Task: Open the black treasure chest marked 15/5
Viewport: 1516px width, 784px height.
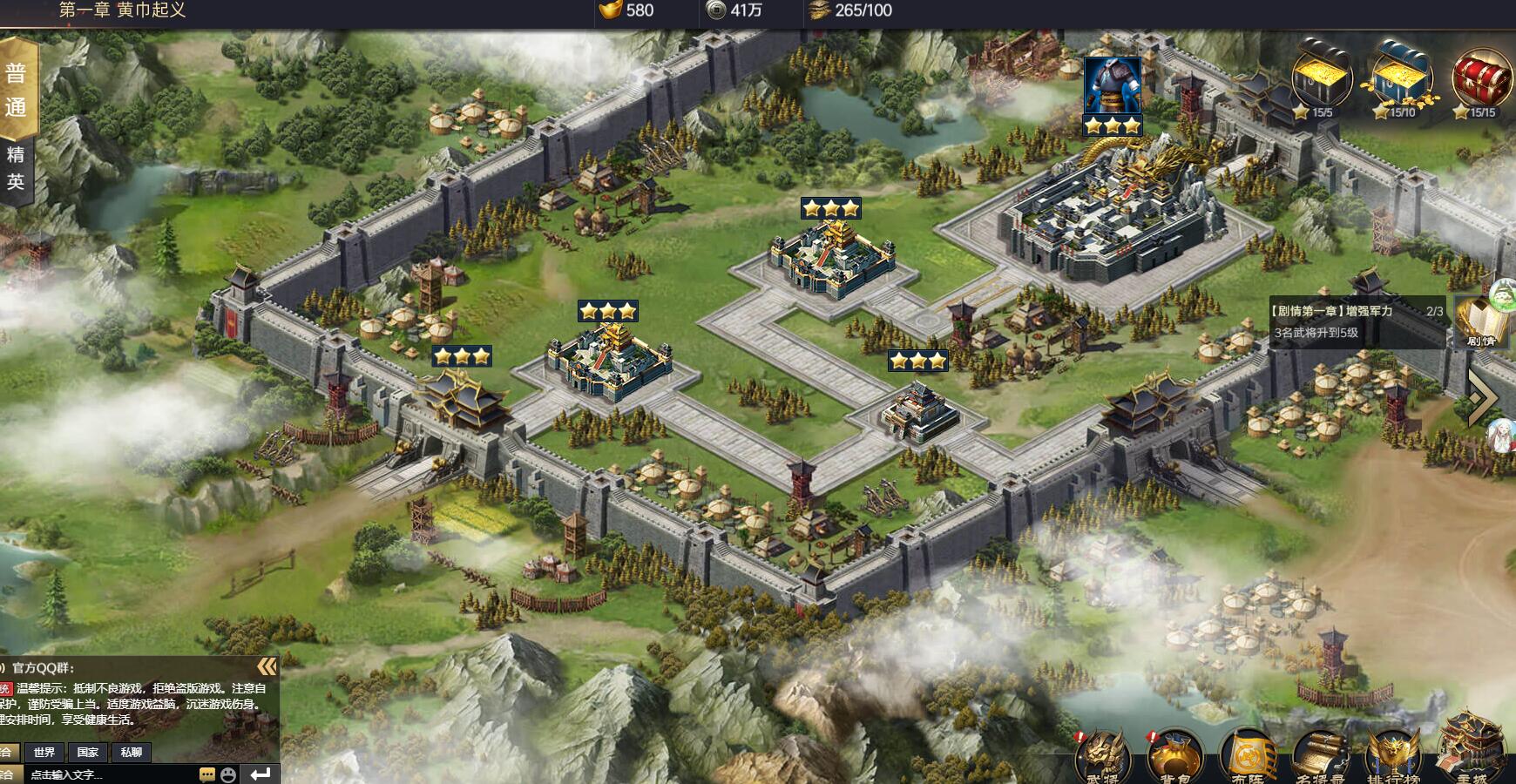Action: click(1321, 80)
